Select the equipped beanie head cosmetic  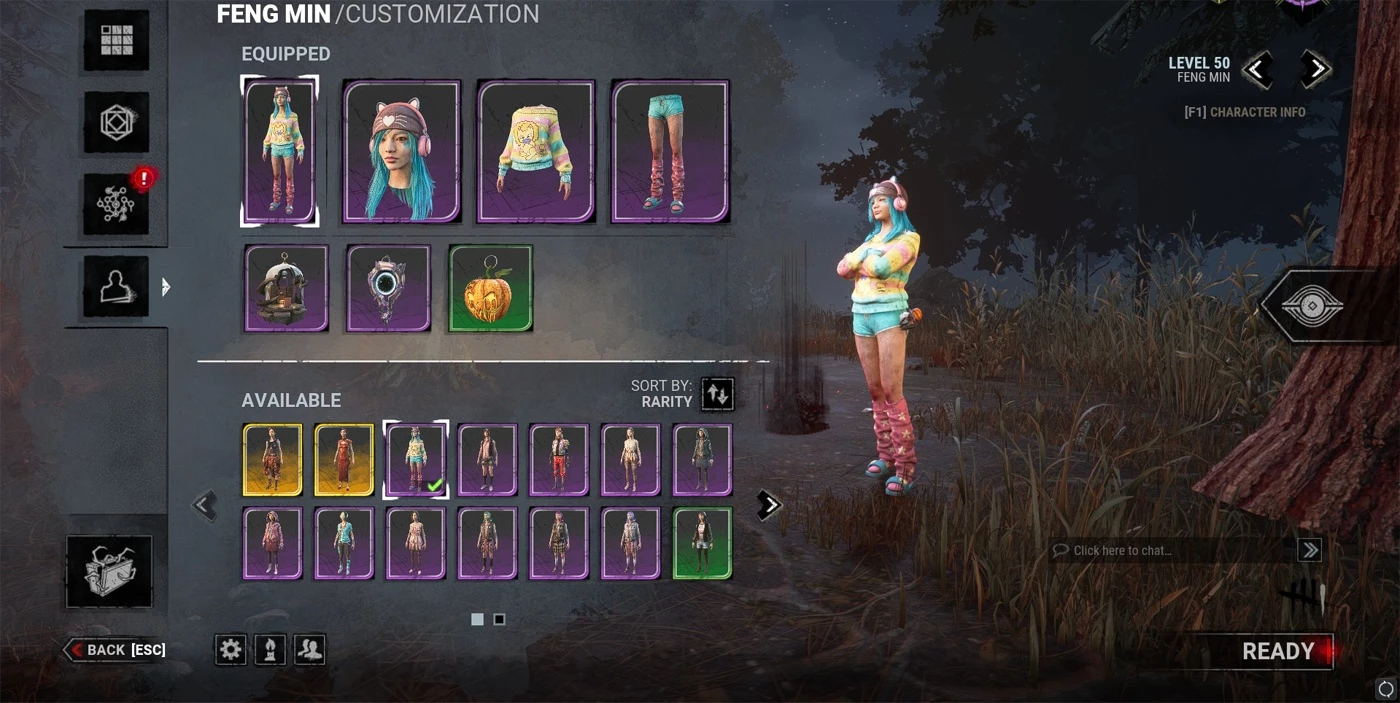pyautogui.click(x=402, y=151)
